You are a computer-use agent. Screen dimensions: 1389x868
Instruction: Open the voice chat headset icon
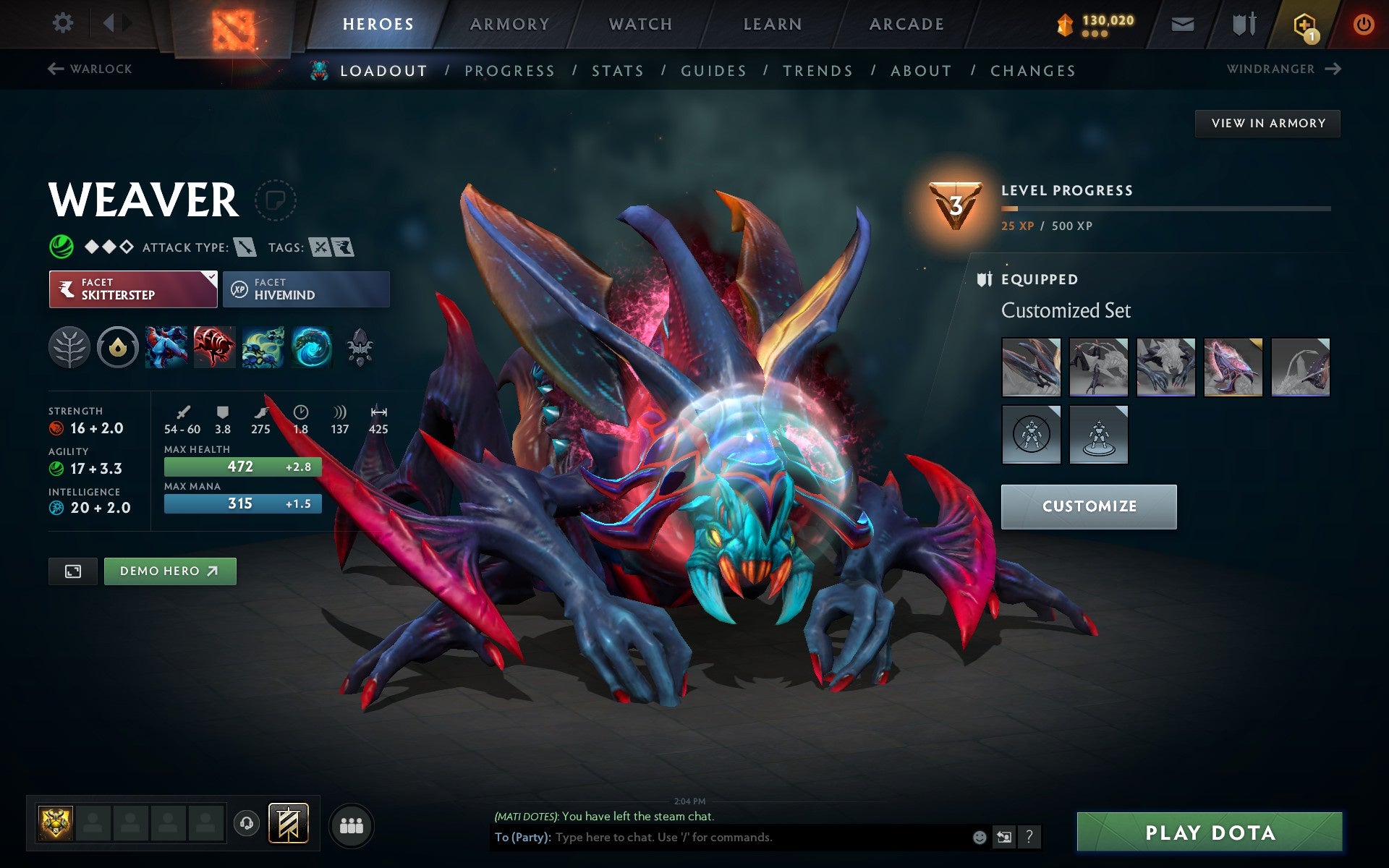pyautogui.click(x=245, y=822)
